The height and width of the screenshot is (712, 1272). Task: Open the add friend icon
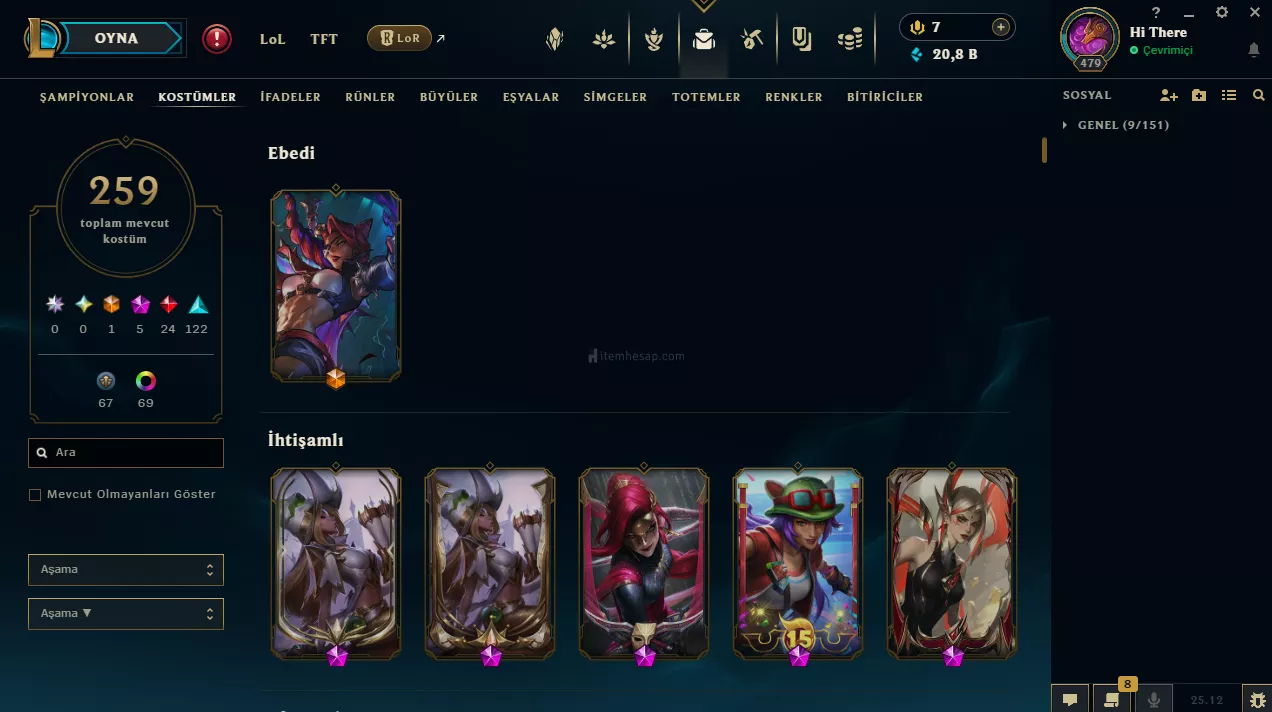(1169, 95)
